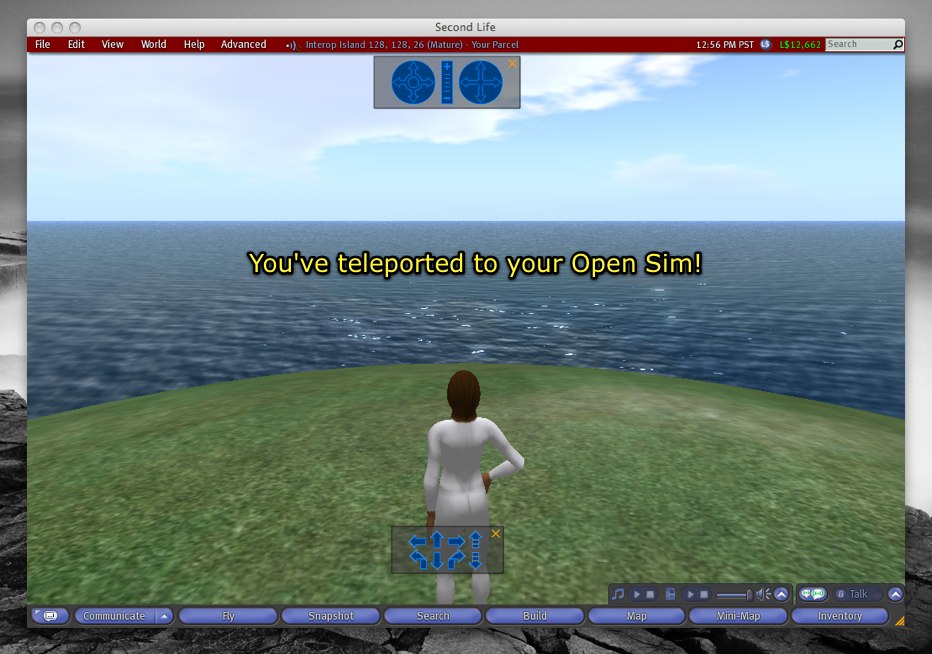Open the Advanced menu
Image resolution: width=932 pixels, height=654 pixels.
pos(243,45)
